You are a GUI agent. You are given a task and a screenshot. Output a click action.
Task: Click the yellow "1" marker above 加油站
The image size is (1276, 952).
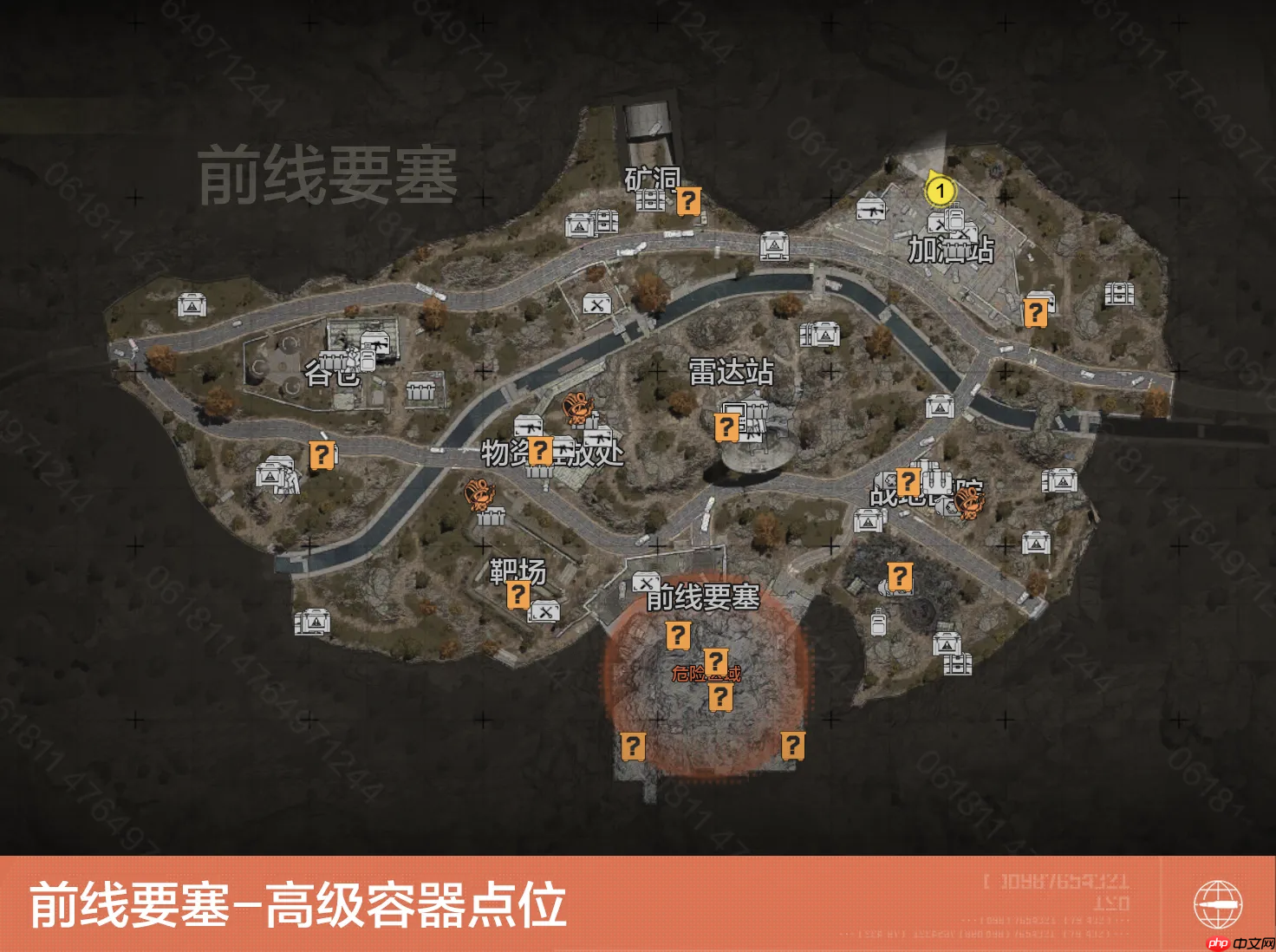pyautogui.click(x=941, y=191)
